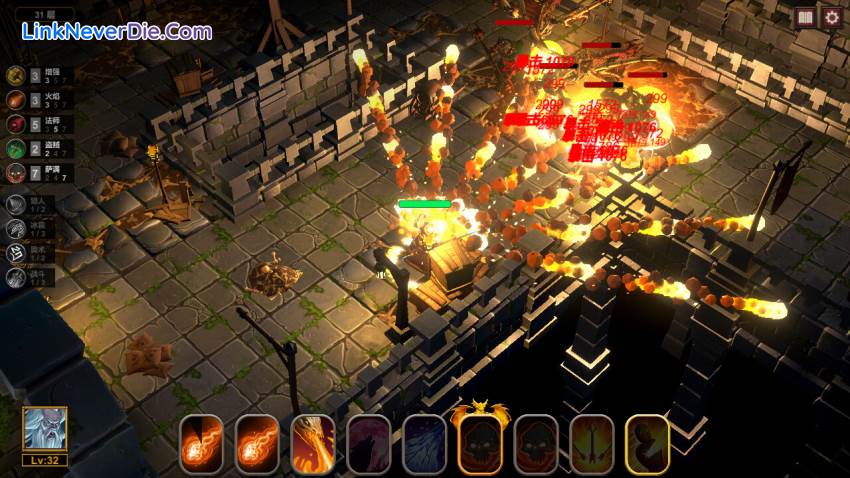Use the howling wolf skill
850x478 pixels.
(x=369, y=444)
